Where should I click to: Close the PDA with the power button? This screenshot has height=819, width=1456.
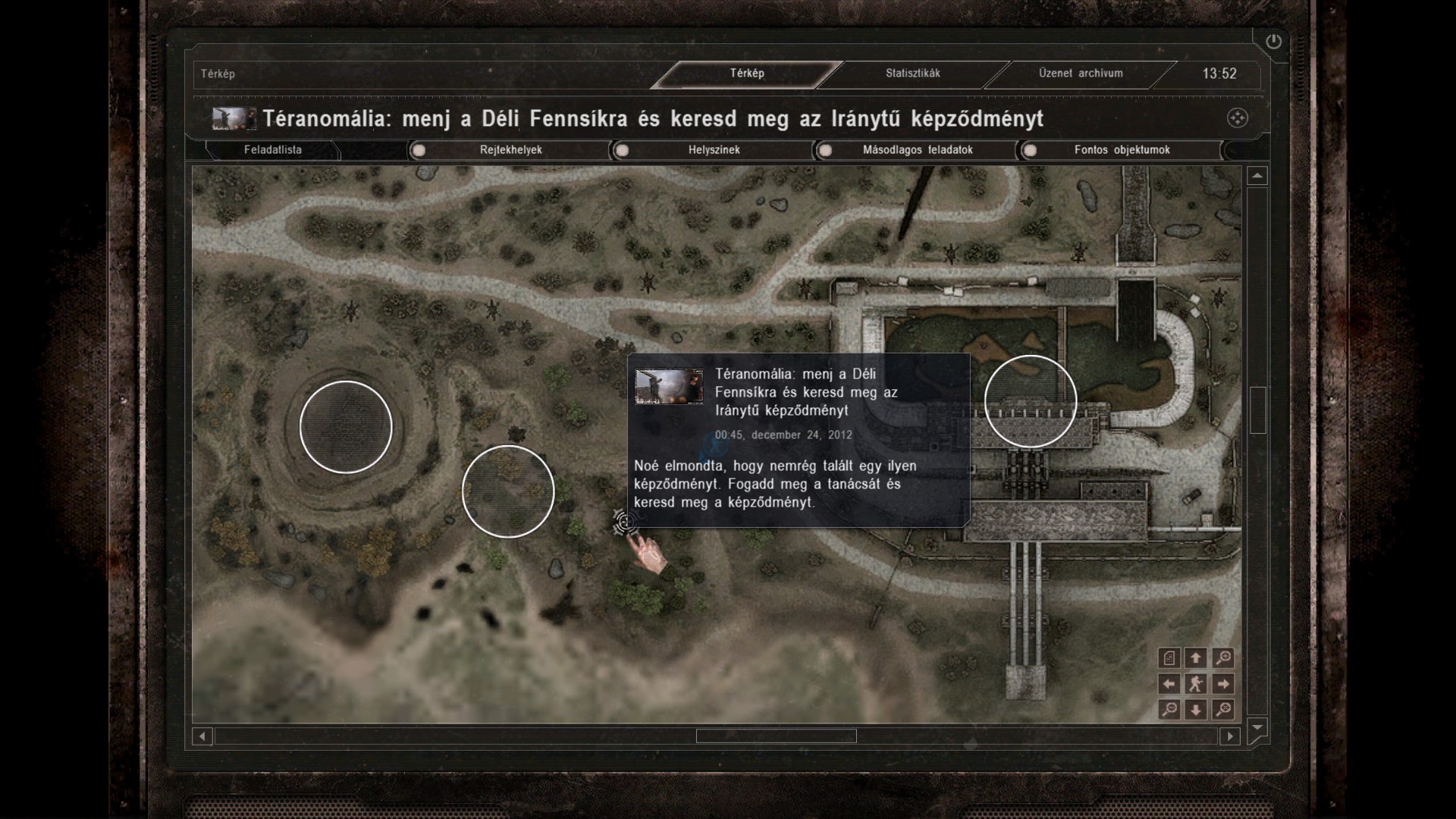tap(1273, 42)
